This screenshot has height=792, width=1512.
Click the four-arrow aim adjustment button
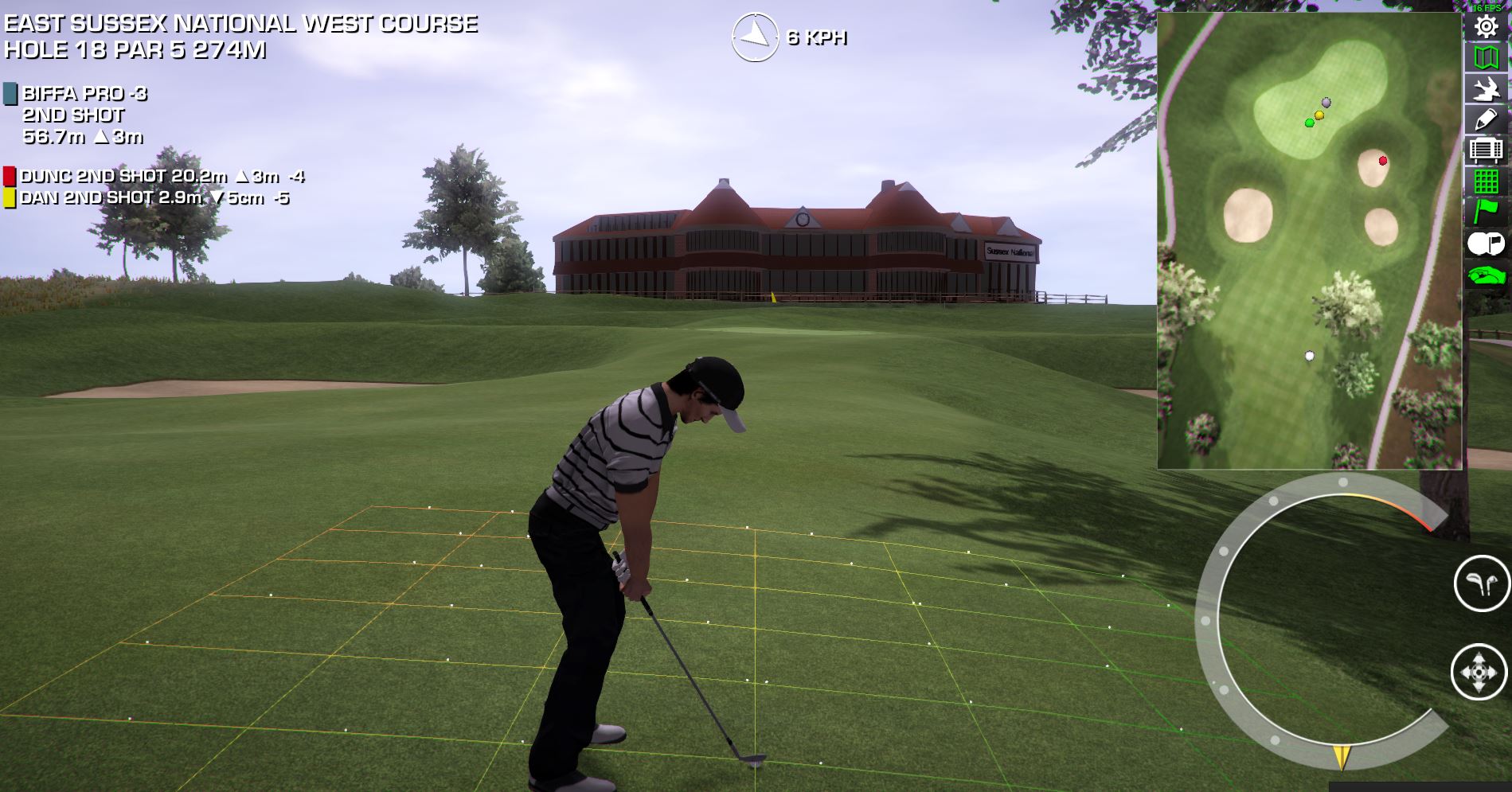[x=1479, y=672]
